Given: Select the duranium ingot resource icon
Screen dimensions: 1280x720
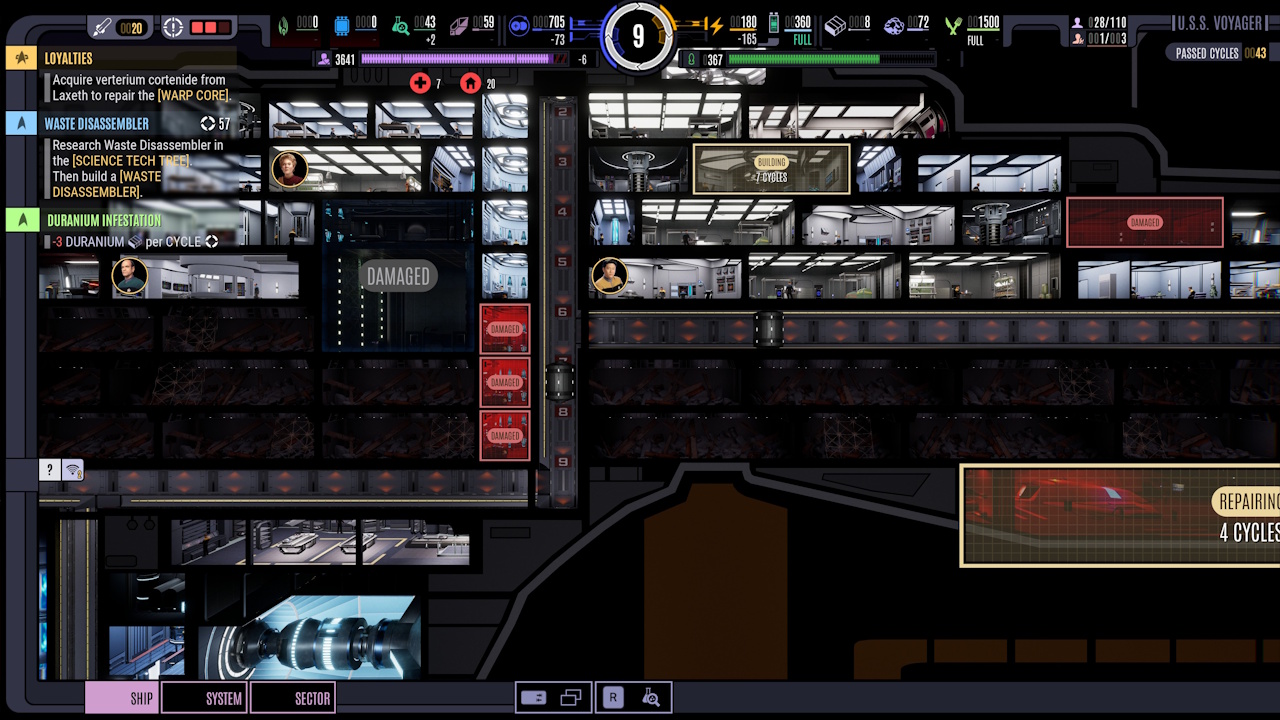Looking at the screenshot, I should (835, 24).
